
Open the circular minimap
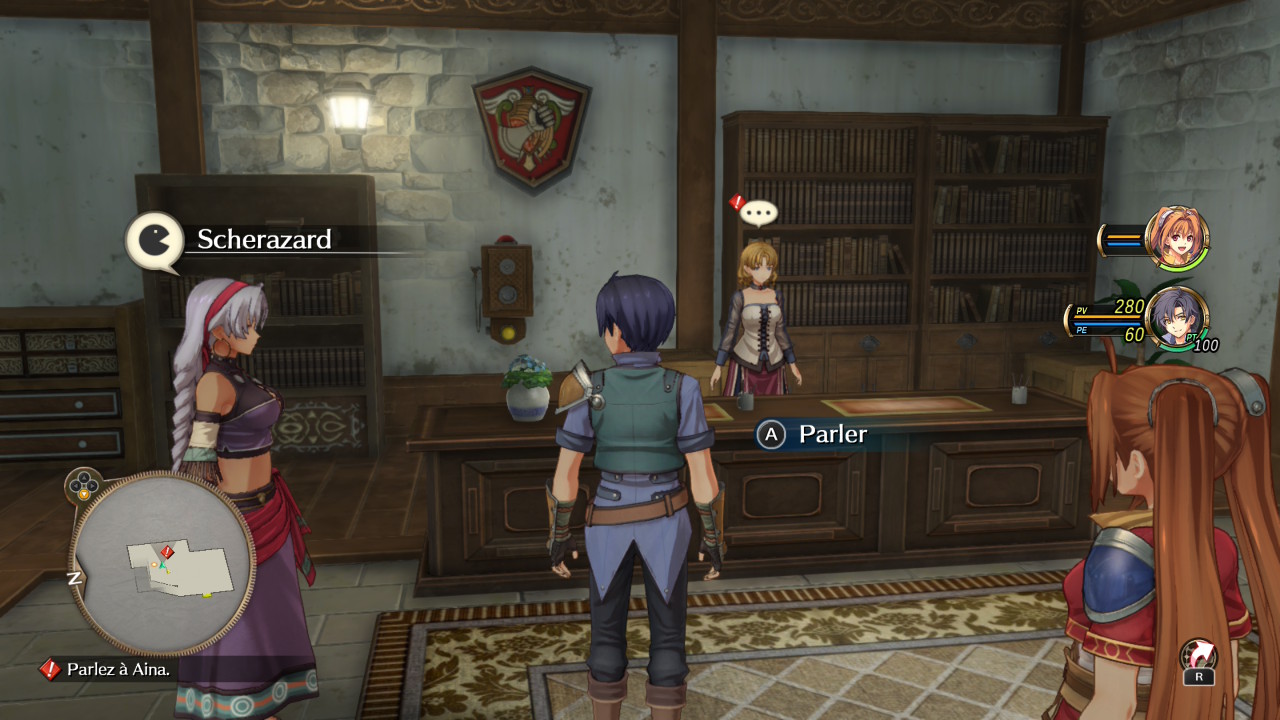(161, 563)
